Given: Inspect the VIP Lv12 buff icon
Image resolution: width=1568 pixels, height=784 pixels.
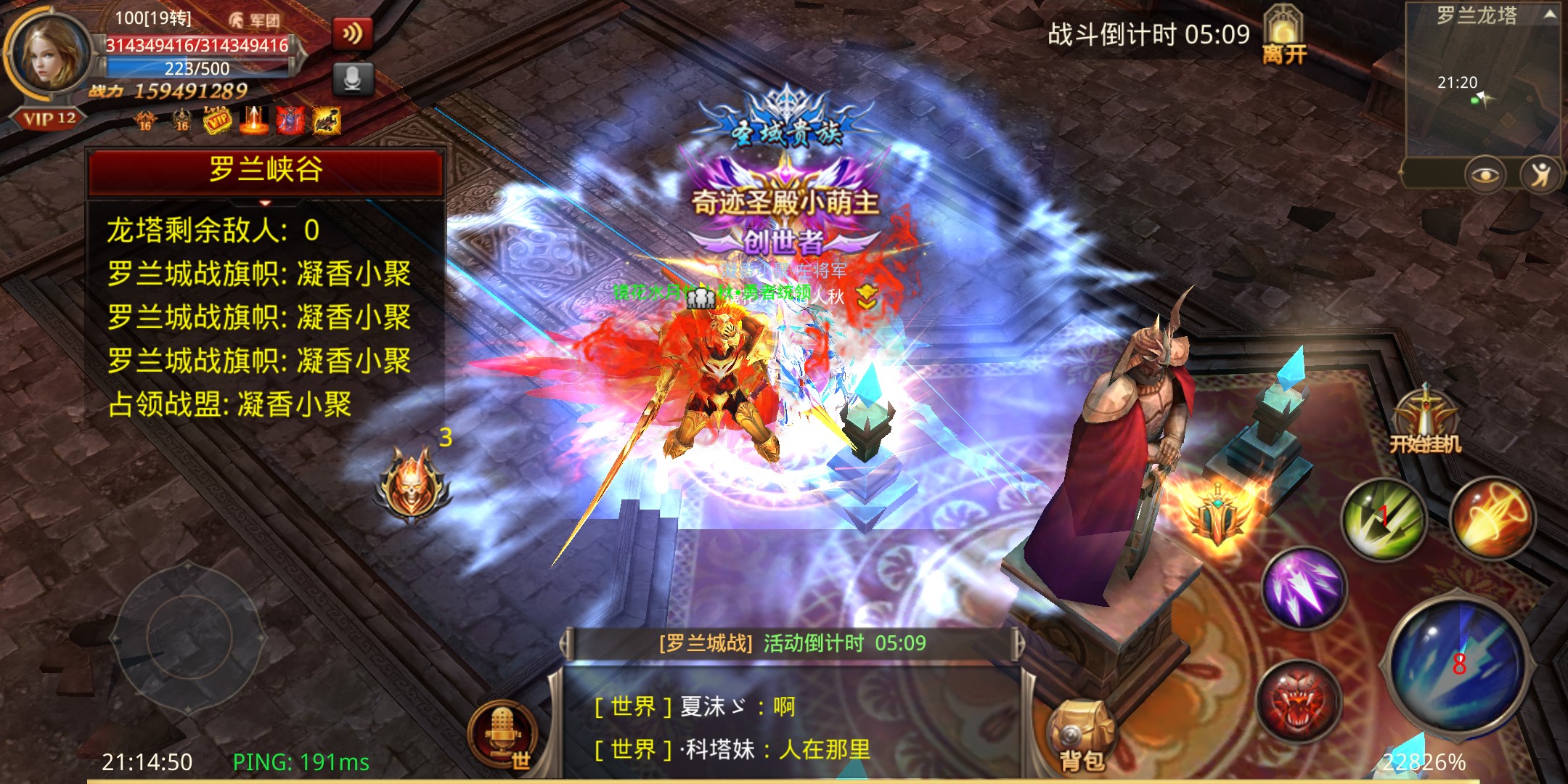Looking at the screenshot, I should (217, 120).
